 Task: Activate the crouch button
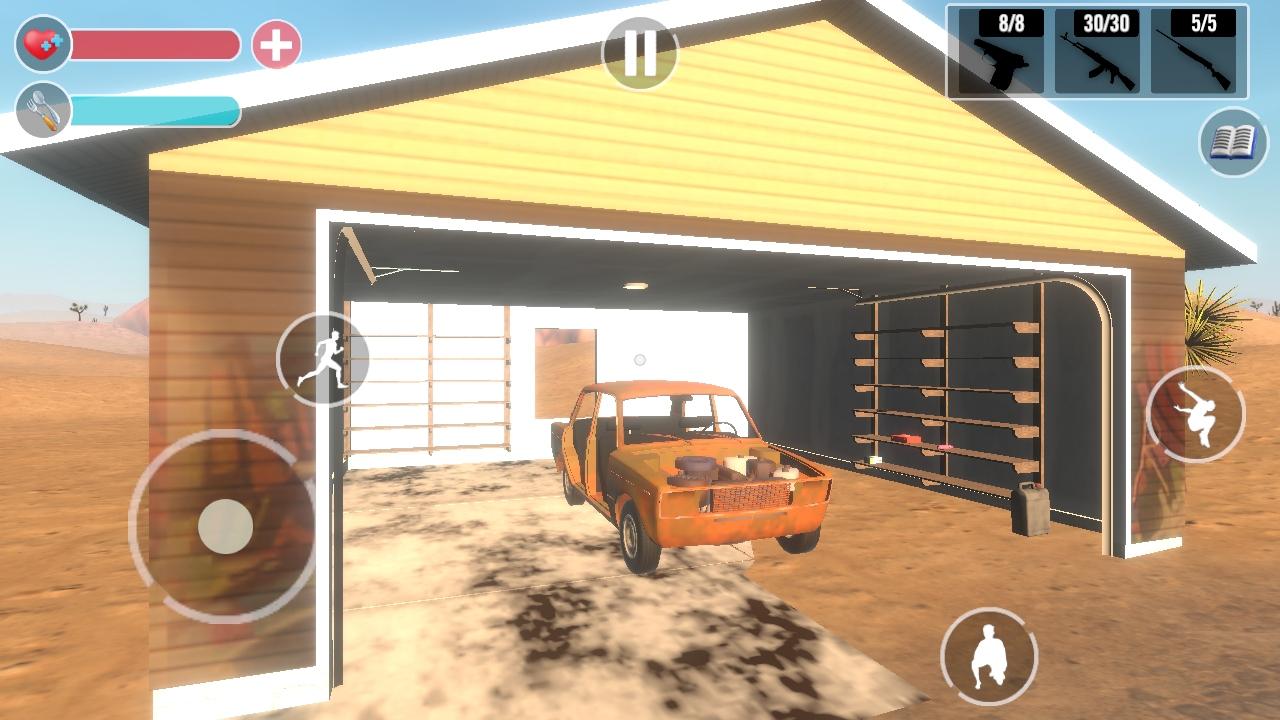[x=989, y=655]
